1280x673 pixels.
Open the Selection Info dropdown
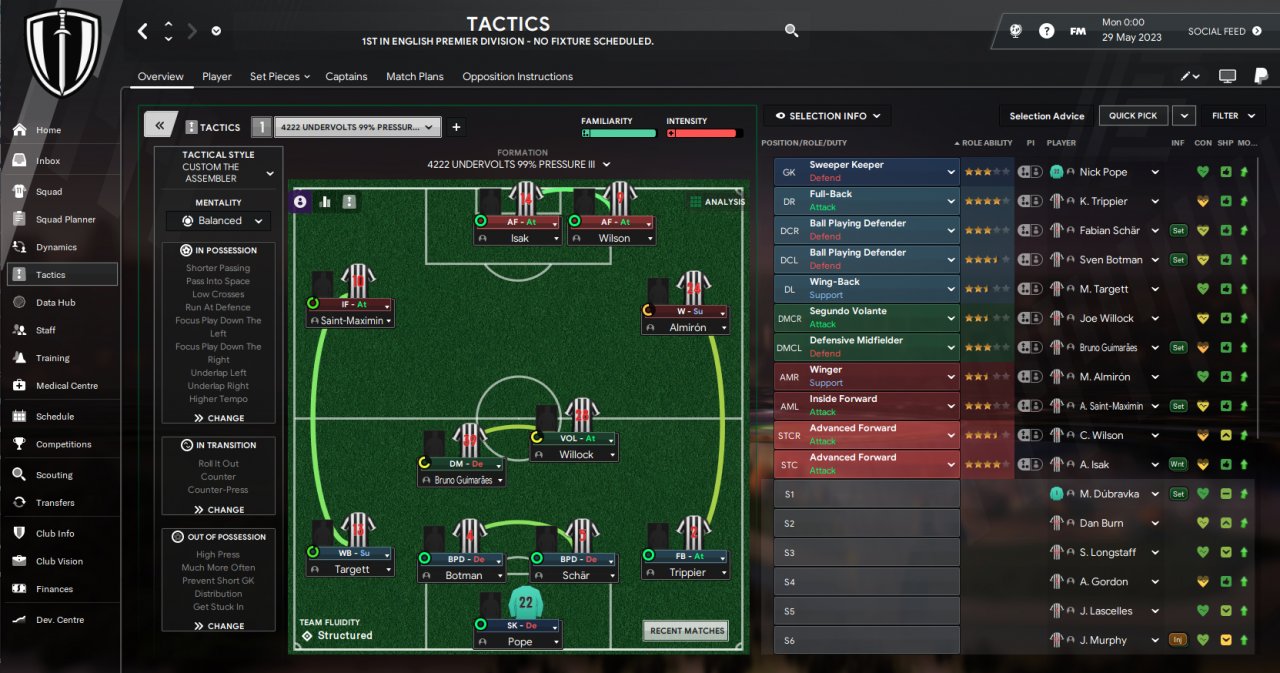pos(827,116)
